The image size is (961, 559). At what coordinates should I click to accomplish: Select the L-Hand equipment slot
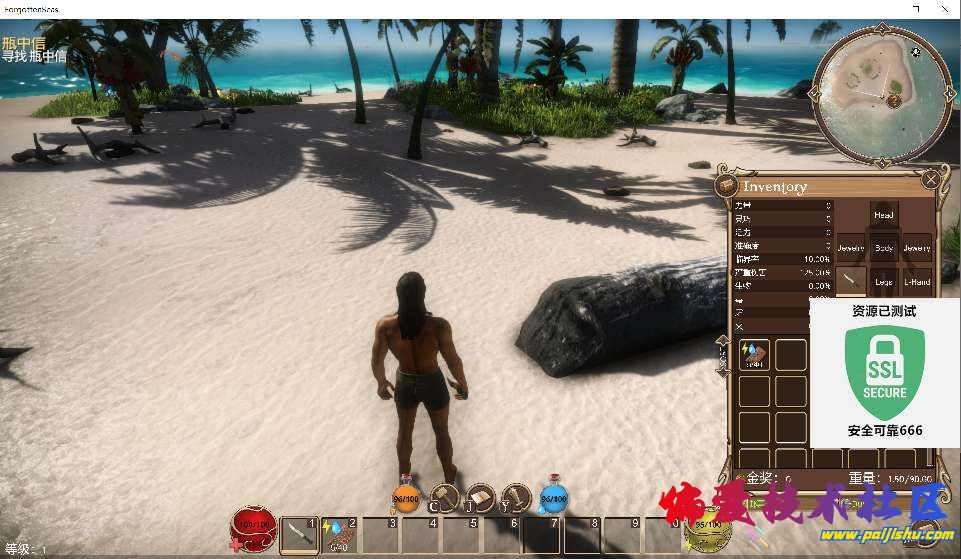(916, 282)
